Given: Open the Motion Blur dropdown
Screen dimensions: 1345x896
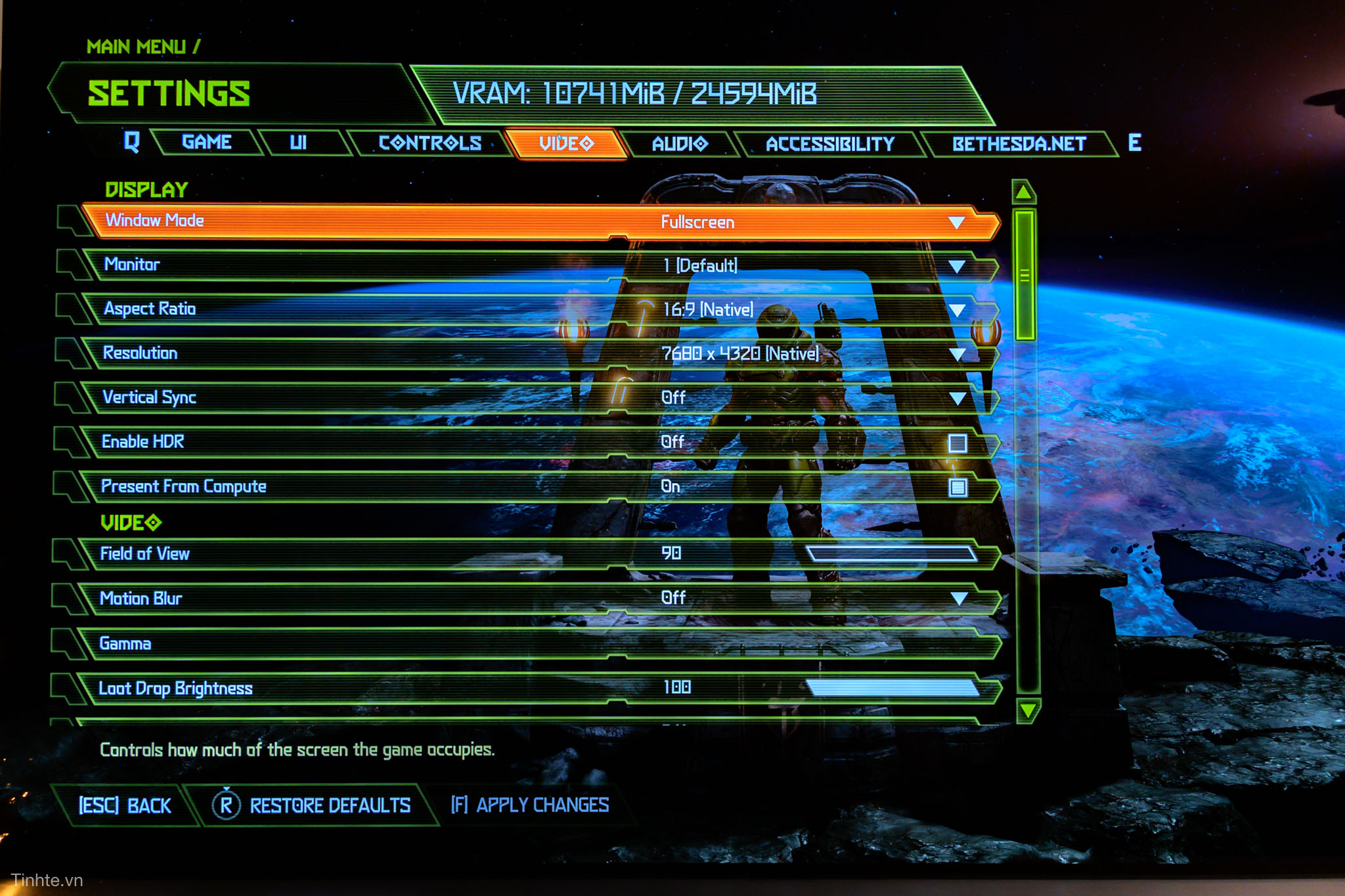Looking at the screenshot, I should tap(959, 599).
